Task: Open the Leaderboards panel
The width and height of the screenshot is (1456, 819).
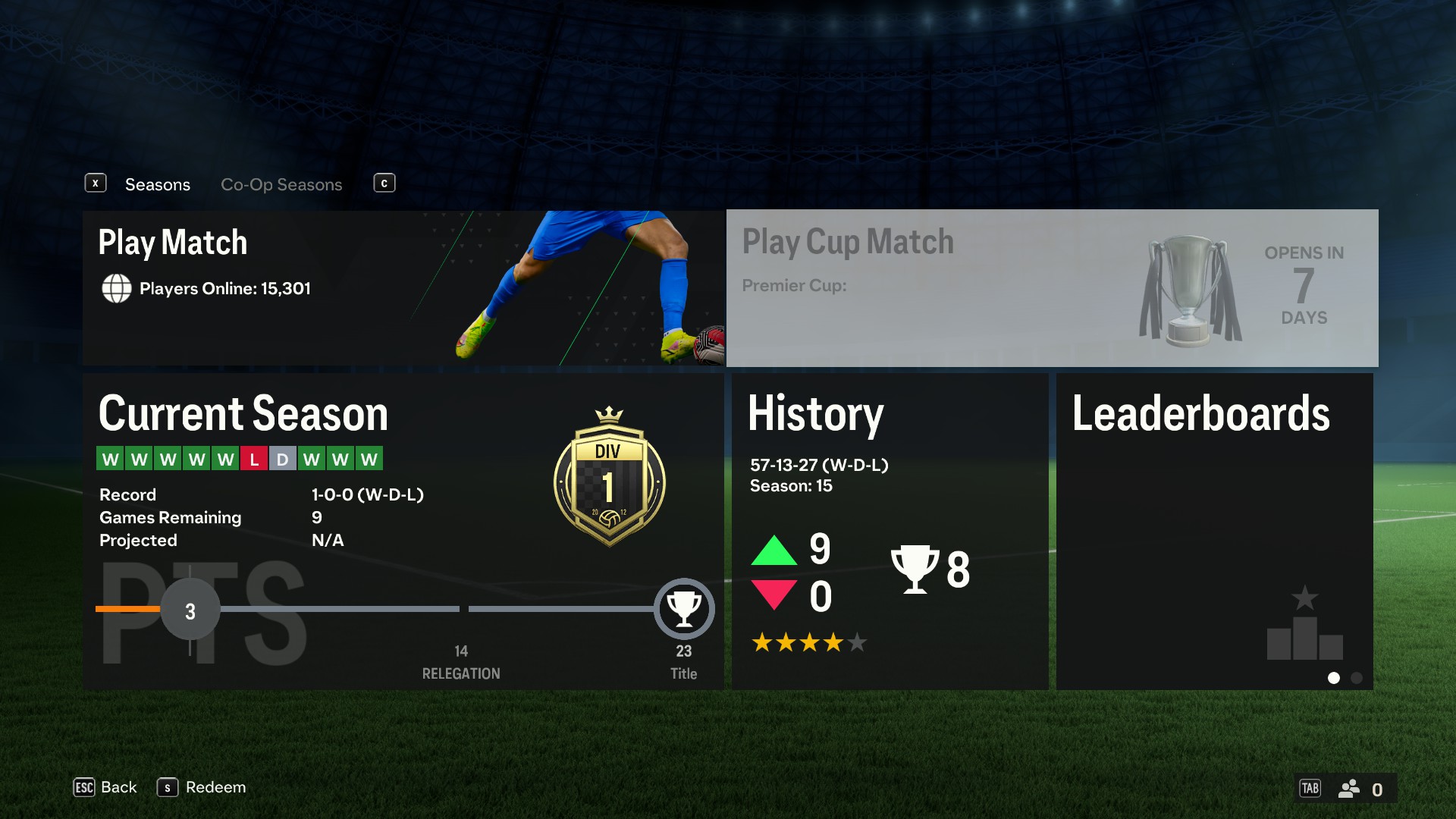Action: click(x=1214, y=531)
